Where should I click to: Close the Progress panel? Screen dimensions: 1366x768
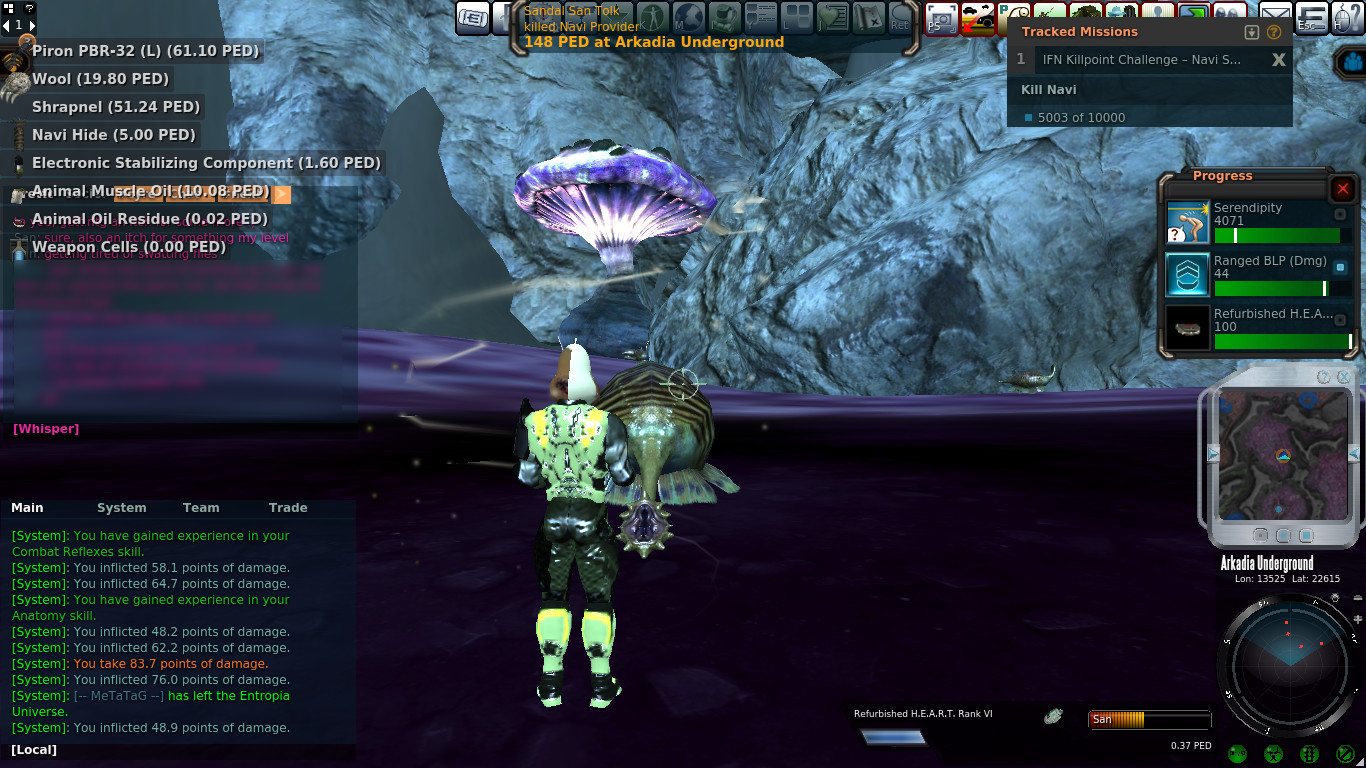pos(1343,189)
